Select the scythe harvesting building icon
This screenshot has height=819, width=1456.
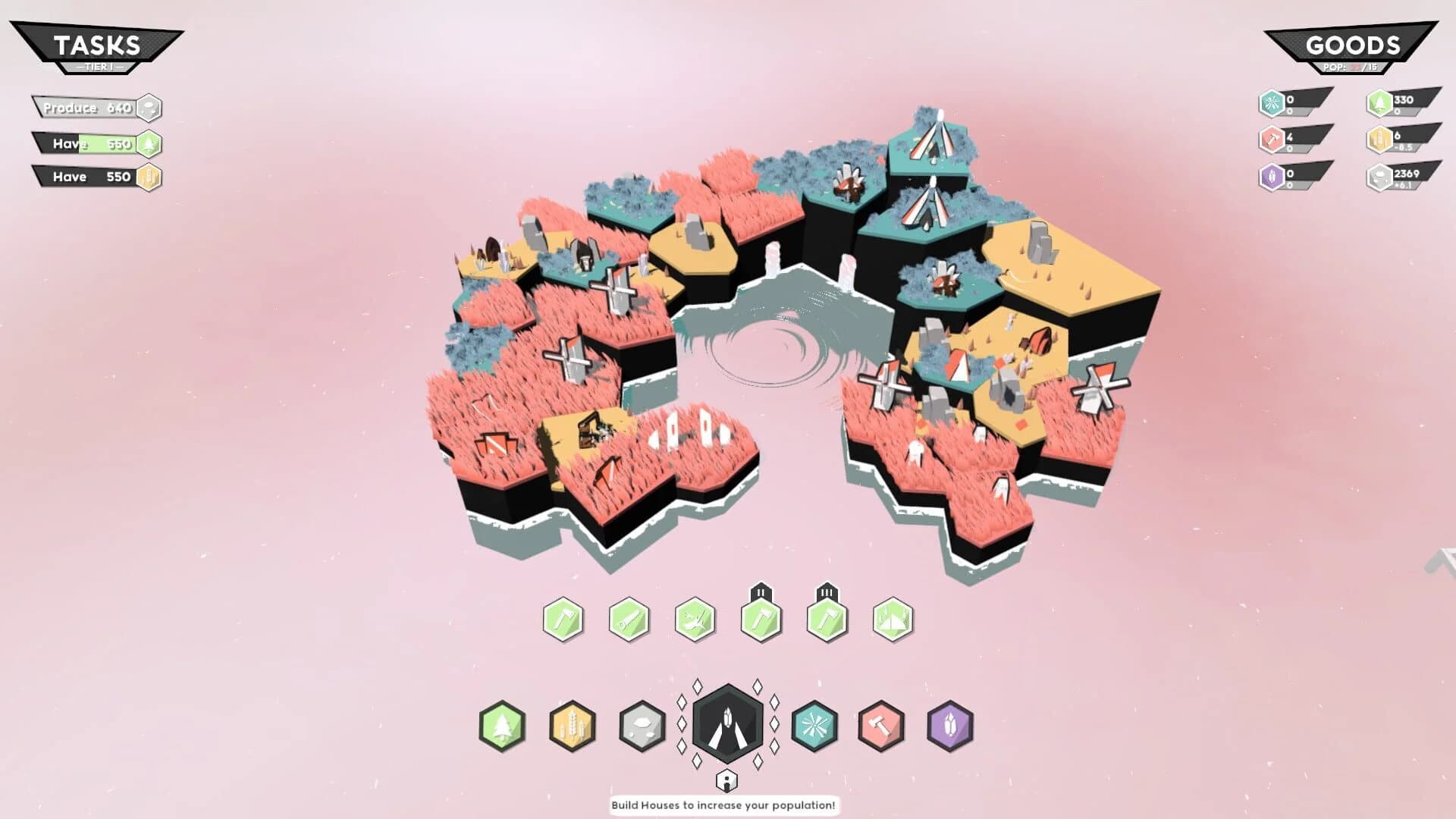(696, 620)
